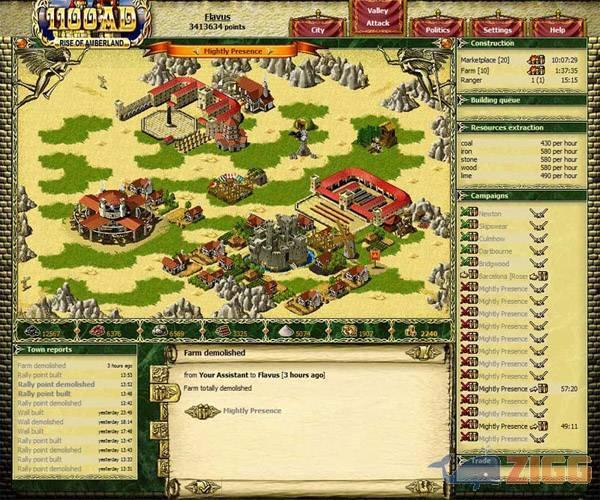600x500 pixels.
Task: Open the City menu
Action: pyautogui.click(x=318, y=30)
